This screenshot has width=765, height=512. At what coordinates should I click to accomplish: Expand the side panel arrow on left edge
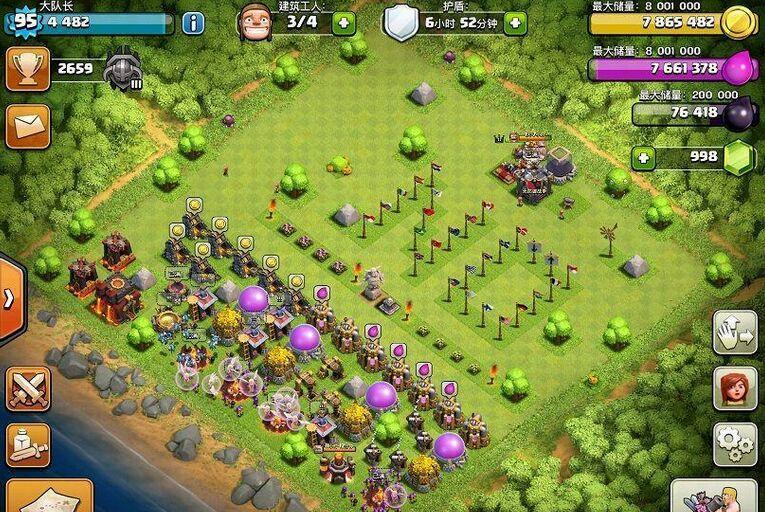click(x=8, y=299)
